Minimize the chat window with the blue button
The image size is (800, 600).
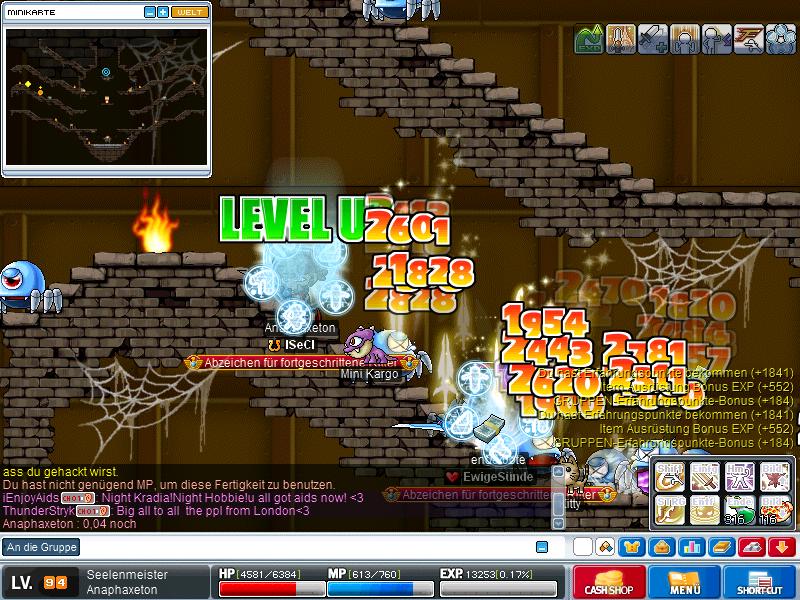[542, 547]
